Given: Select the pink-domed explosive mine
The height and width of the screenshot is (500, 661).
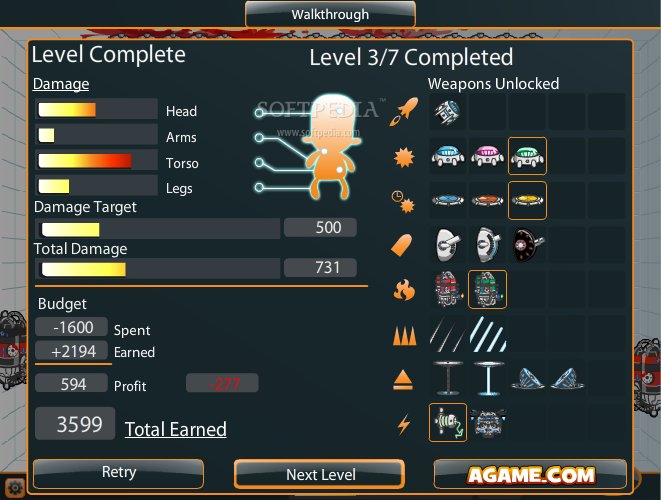Looking at the screenshot, I should click(x=488, y=156).
